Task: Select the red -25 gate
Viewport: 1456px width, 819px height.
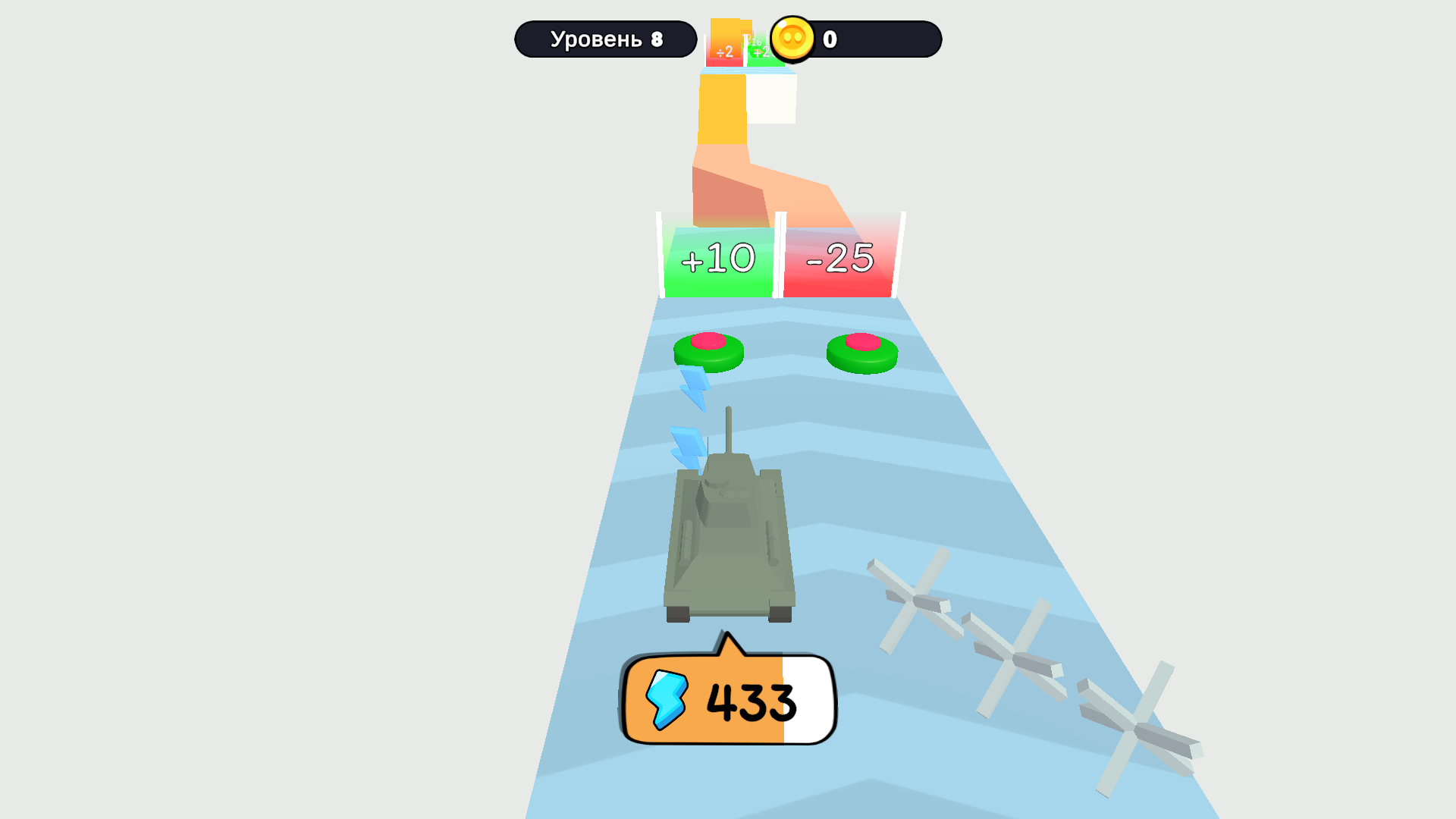Action: pos(841,258)
